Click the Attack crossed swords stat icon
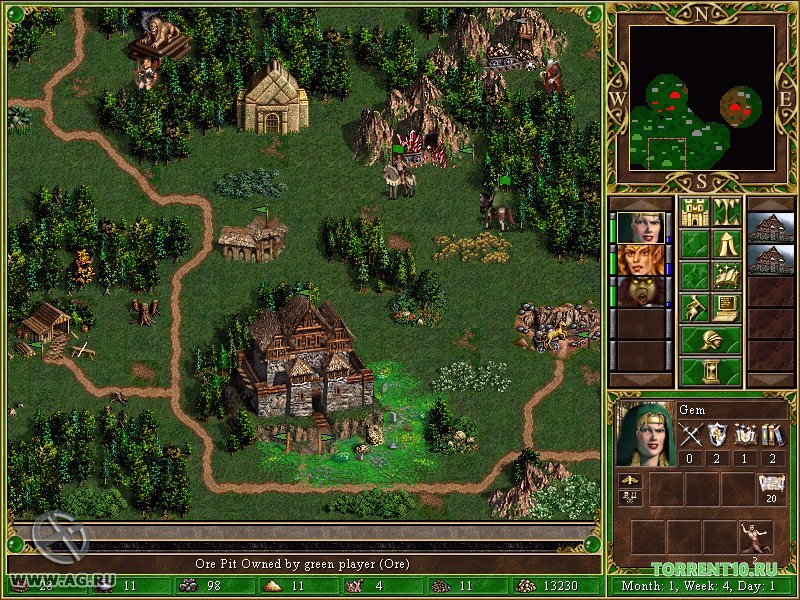 [690, 434]
